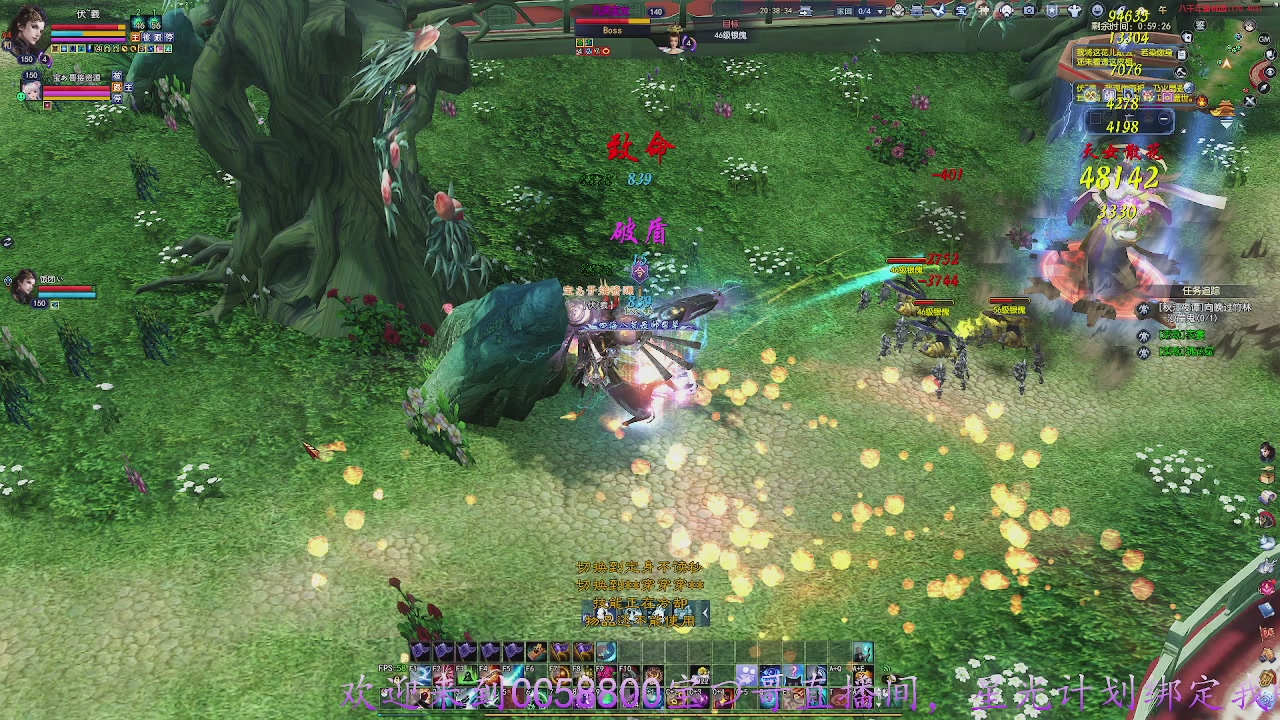This screenshot has height=720, width=1280.
Task: Activate the F1 skill on the hotbar
Action: (x=421, y=676)
